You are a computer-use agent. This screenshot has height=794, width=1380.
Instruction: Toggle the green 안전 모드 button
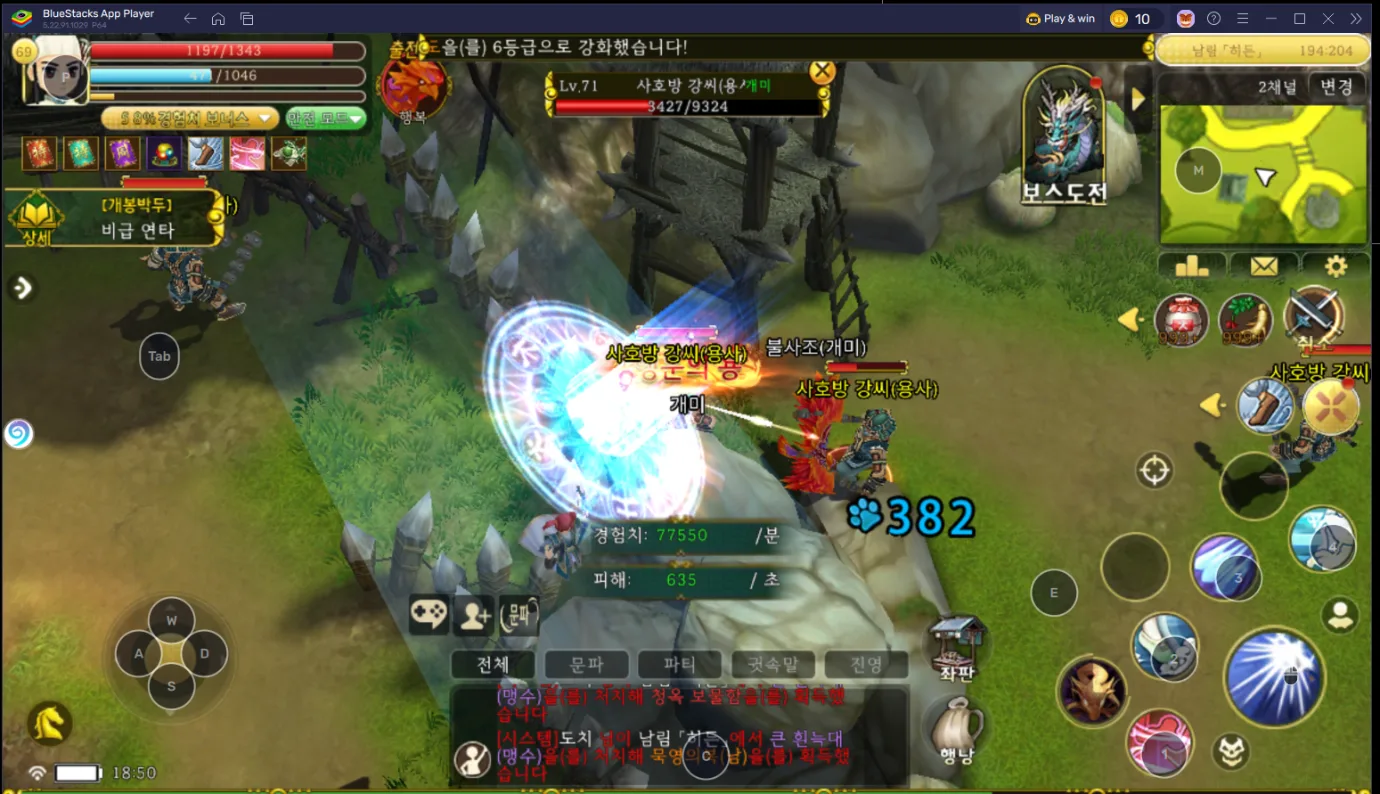[326, 118]
